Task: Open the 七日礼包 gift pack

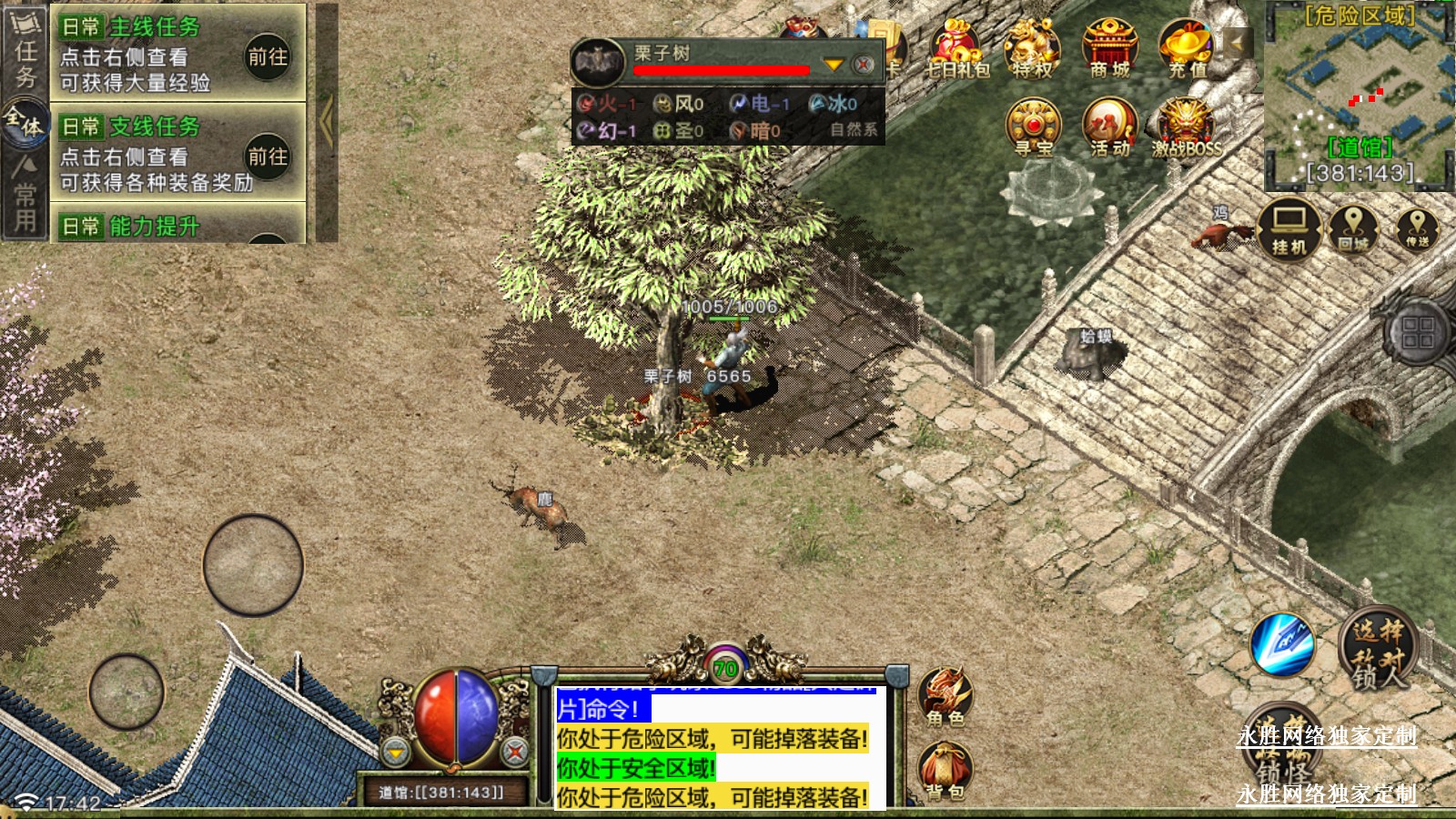Action: click(955, 50)
